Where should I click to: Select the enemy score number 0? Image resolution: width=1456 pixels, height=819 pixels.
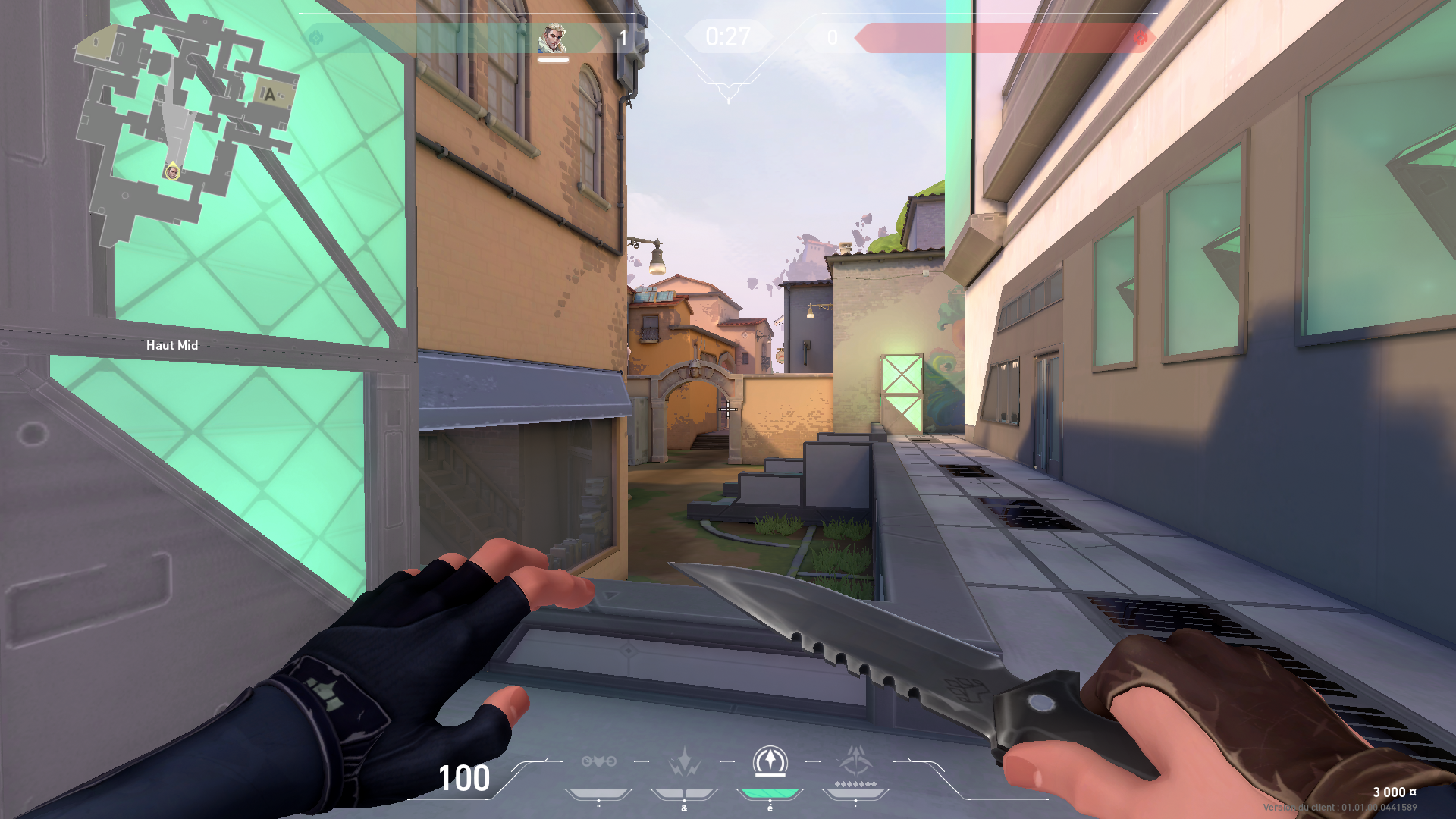(x=833, y=36)
